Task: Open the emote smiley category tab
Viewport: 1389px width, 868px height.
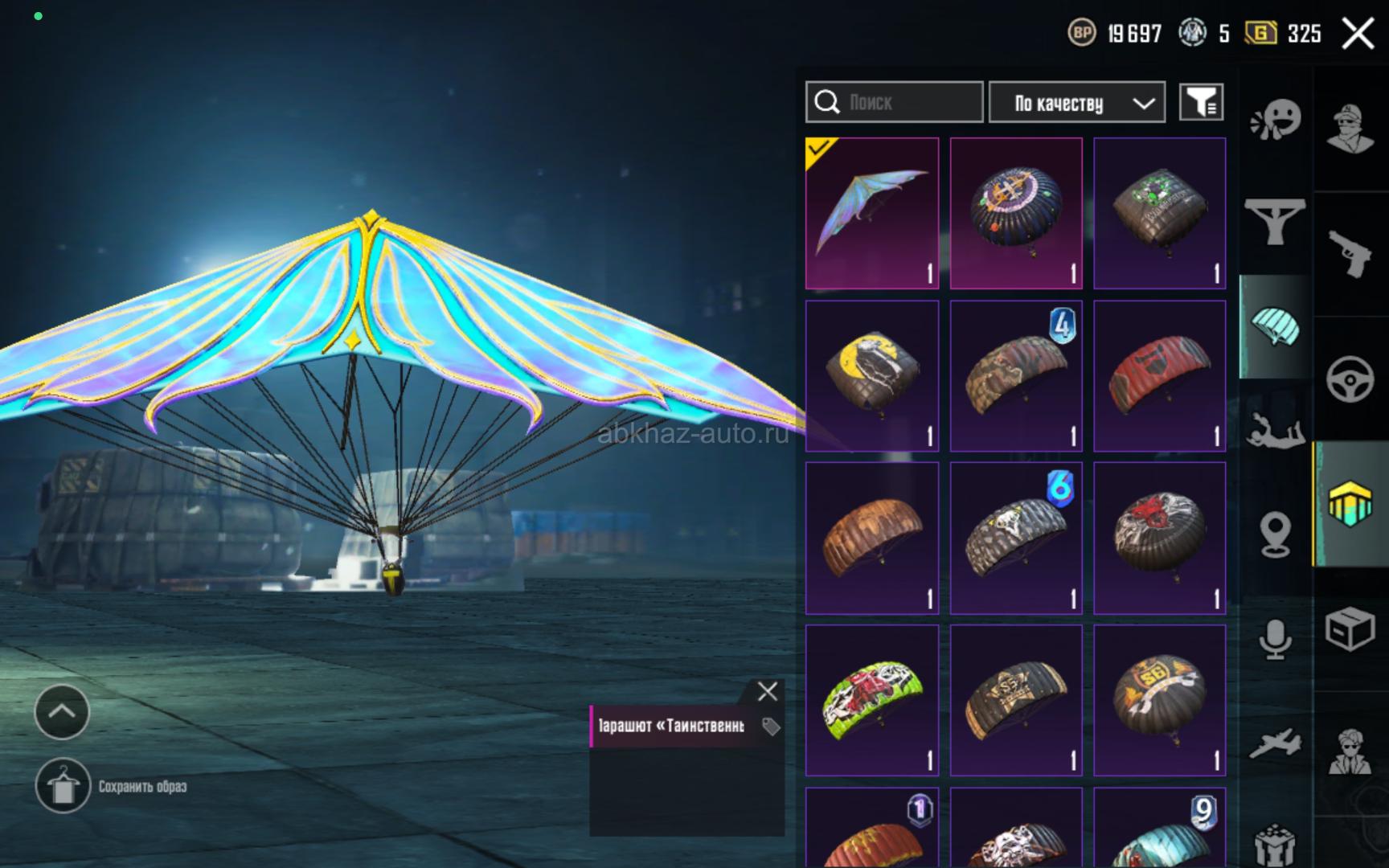Action: 1276,121
